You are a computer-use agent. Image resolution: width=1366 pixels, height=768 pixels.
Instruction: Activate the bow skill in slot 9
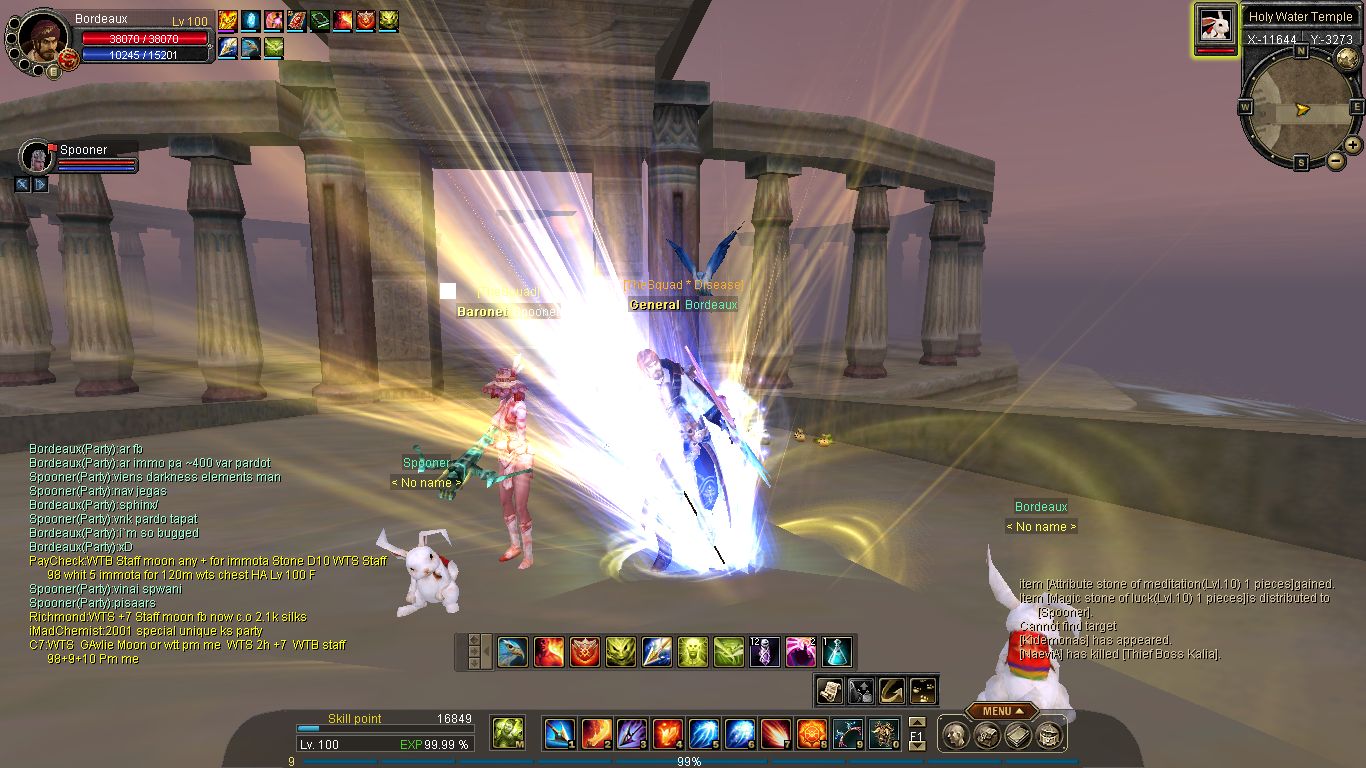[x=848, y=734]
